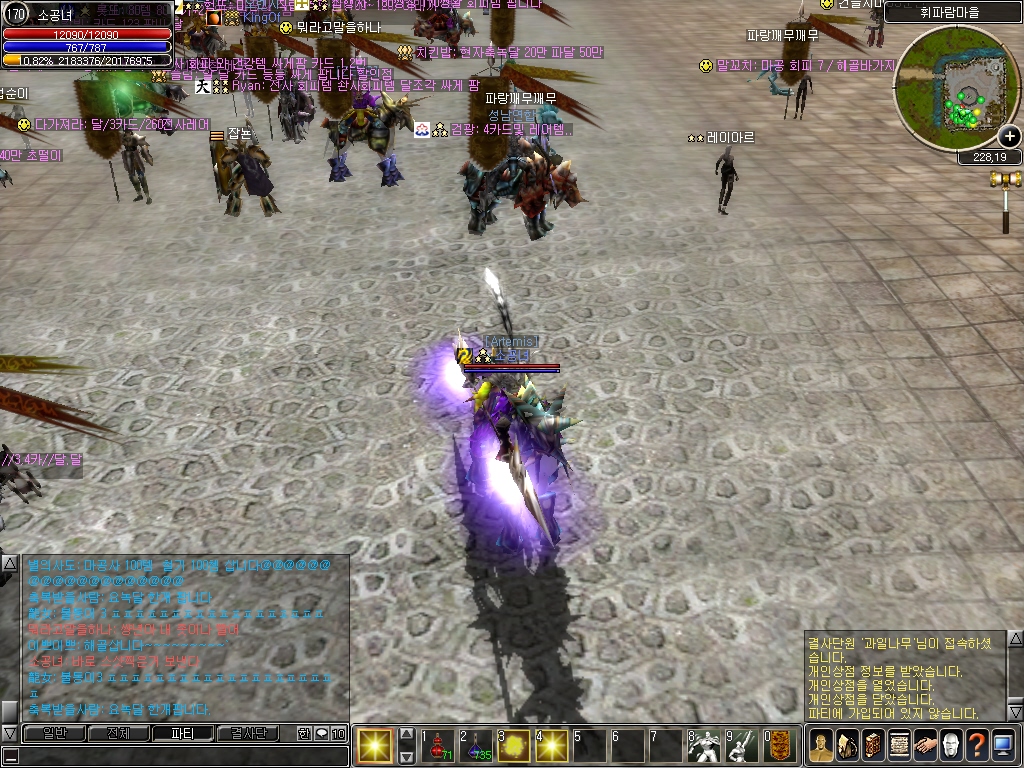Open the 결사단 guild chat tab
Image resolution: width=1024 pixels, height=768 pixels.
(246, 733)
